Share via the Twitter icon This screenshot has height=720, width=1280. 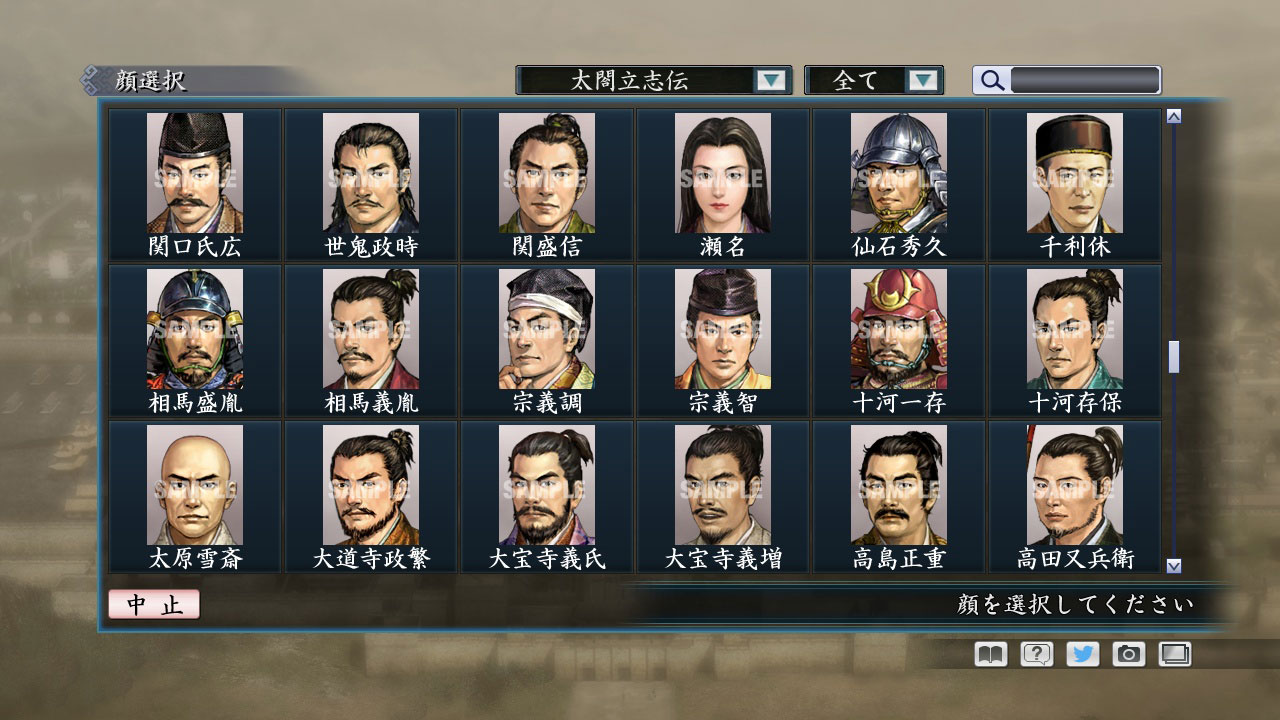(1081, 654)
